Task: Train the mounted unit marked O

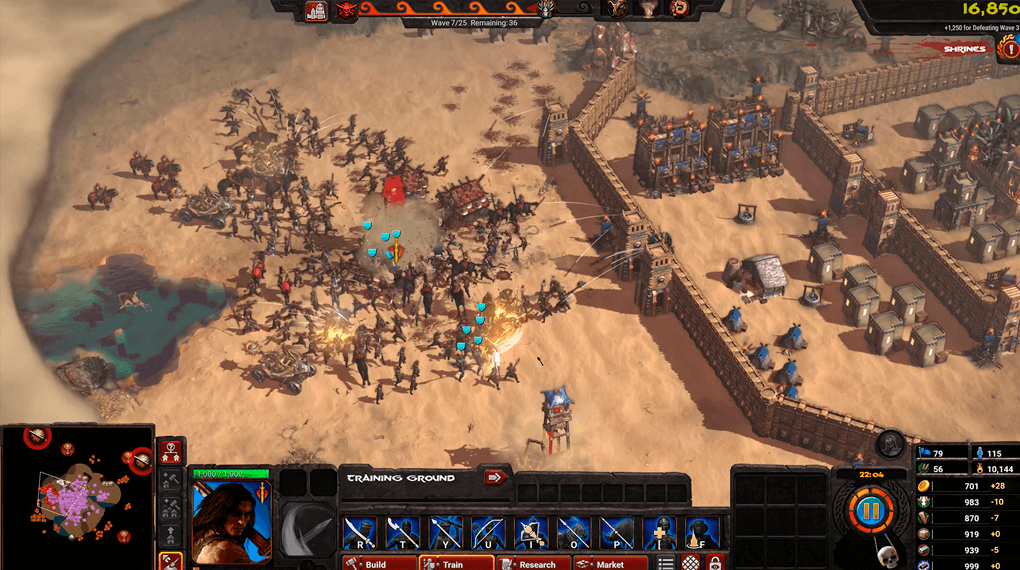Action: (x=574, y=533)
